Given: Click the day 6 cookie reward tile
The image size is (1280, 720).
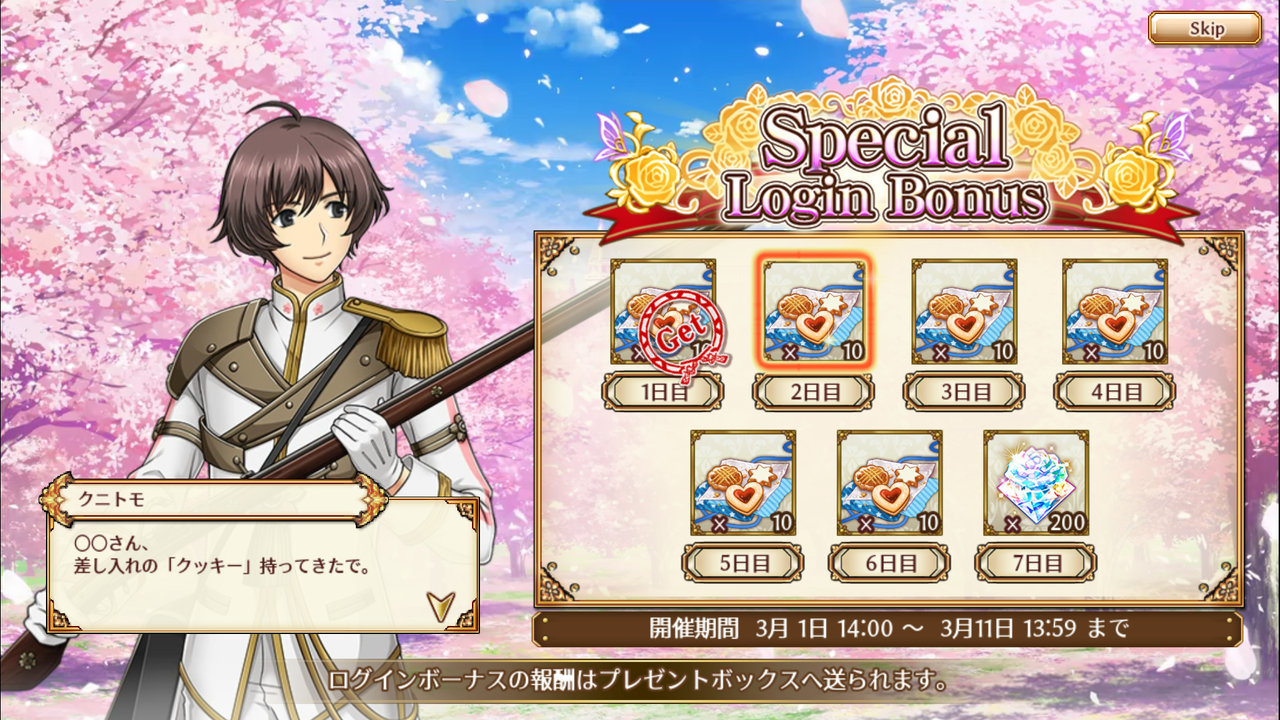Looking at the screenshot, I should [889, 482].
